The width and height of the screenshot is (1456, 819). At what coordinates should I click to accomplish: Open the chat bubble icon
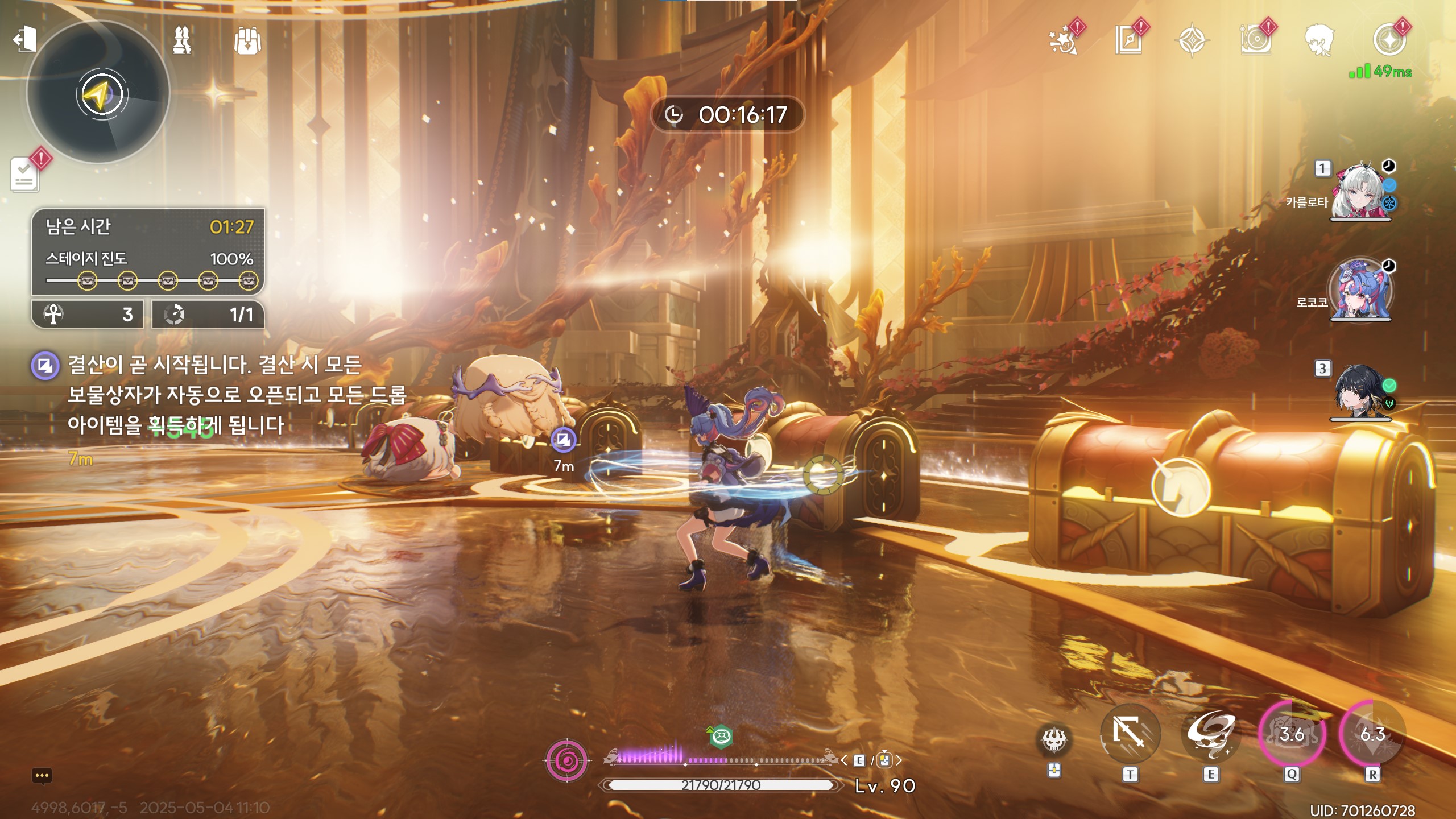42,776
